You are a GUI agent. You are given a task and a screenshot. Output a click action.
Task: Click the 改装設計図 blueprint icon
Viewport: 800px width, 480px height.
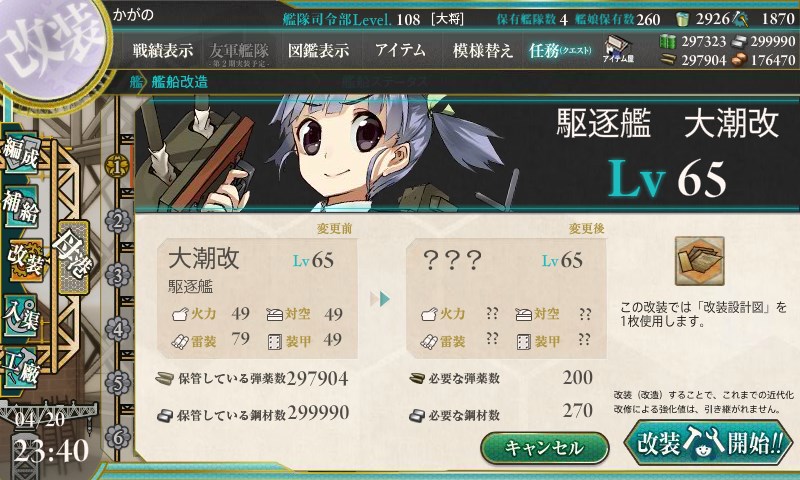click(699, 260)
